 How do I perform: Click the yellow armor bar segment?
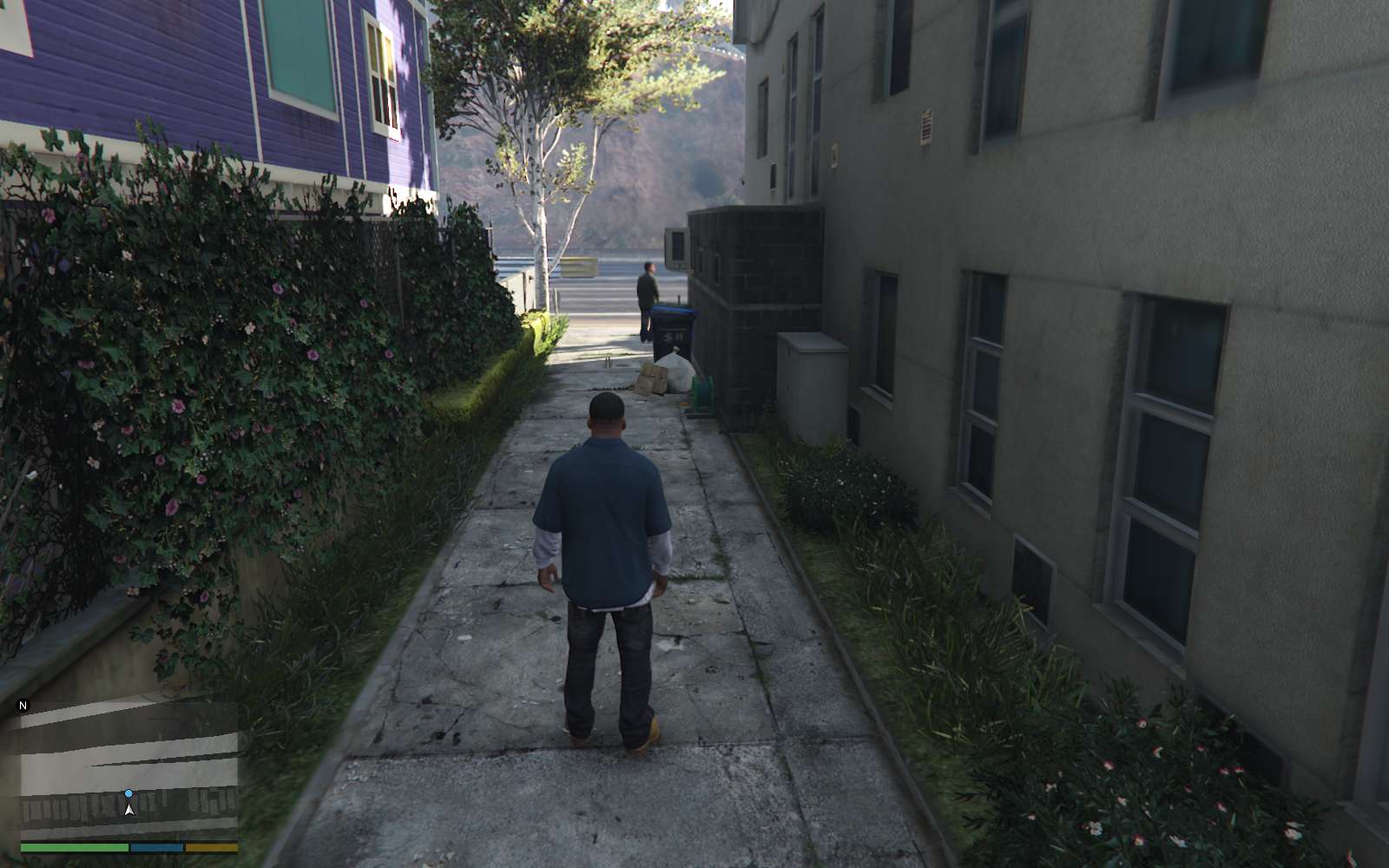213,847
